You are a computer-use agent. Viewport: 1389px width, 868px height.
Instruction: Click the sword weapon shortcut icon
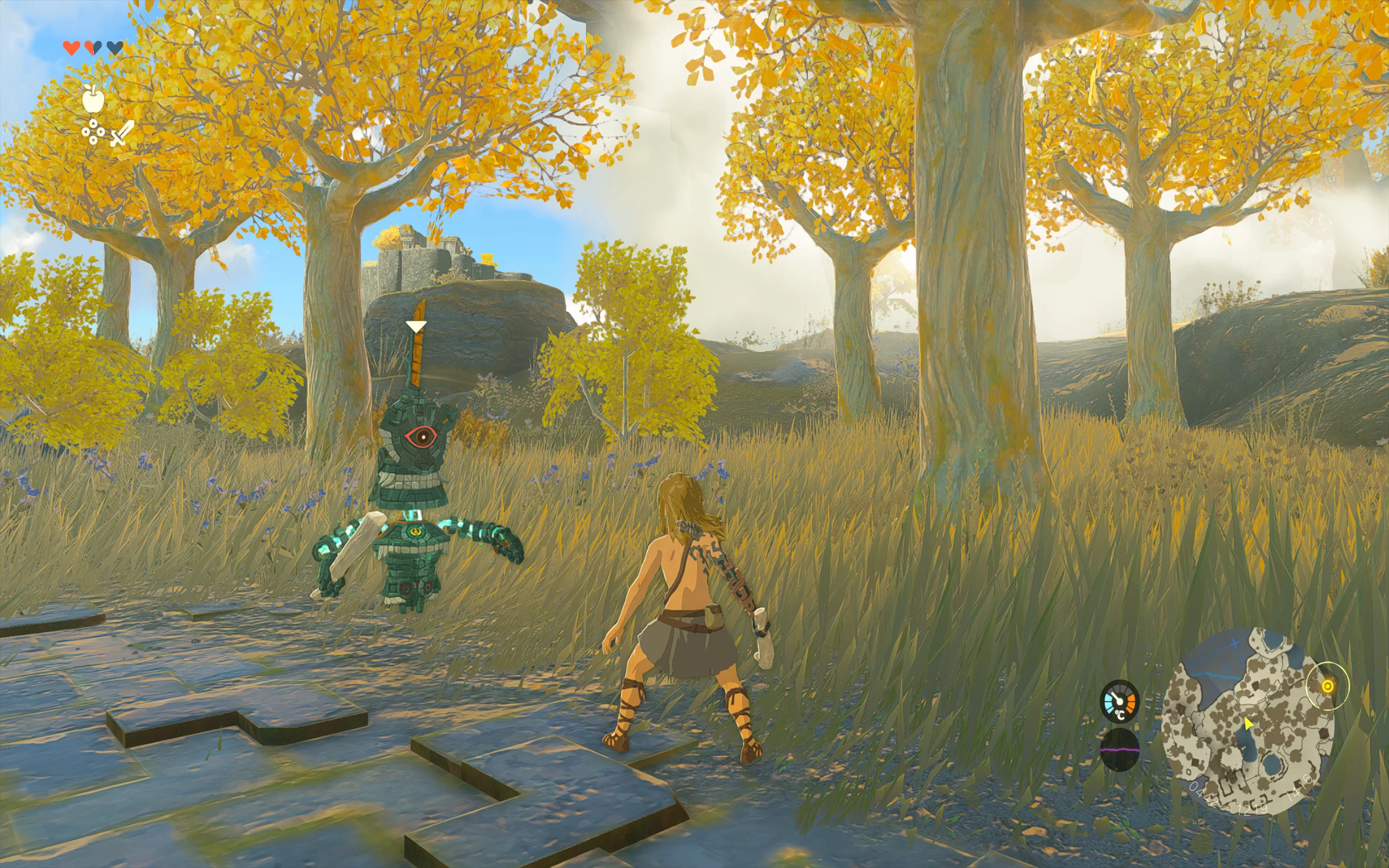click(x=122, y=134)
